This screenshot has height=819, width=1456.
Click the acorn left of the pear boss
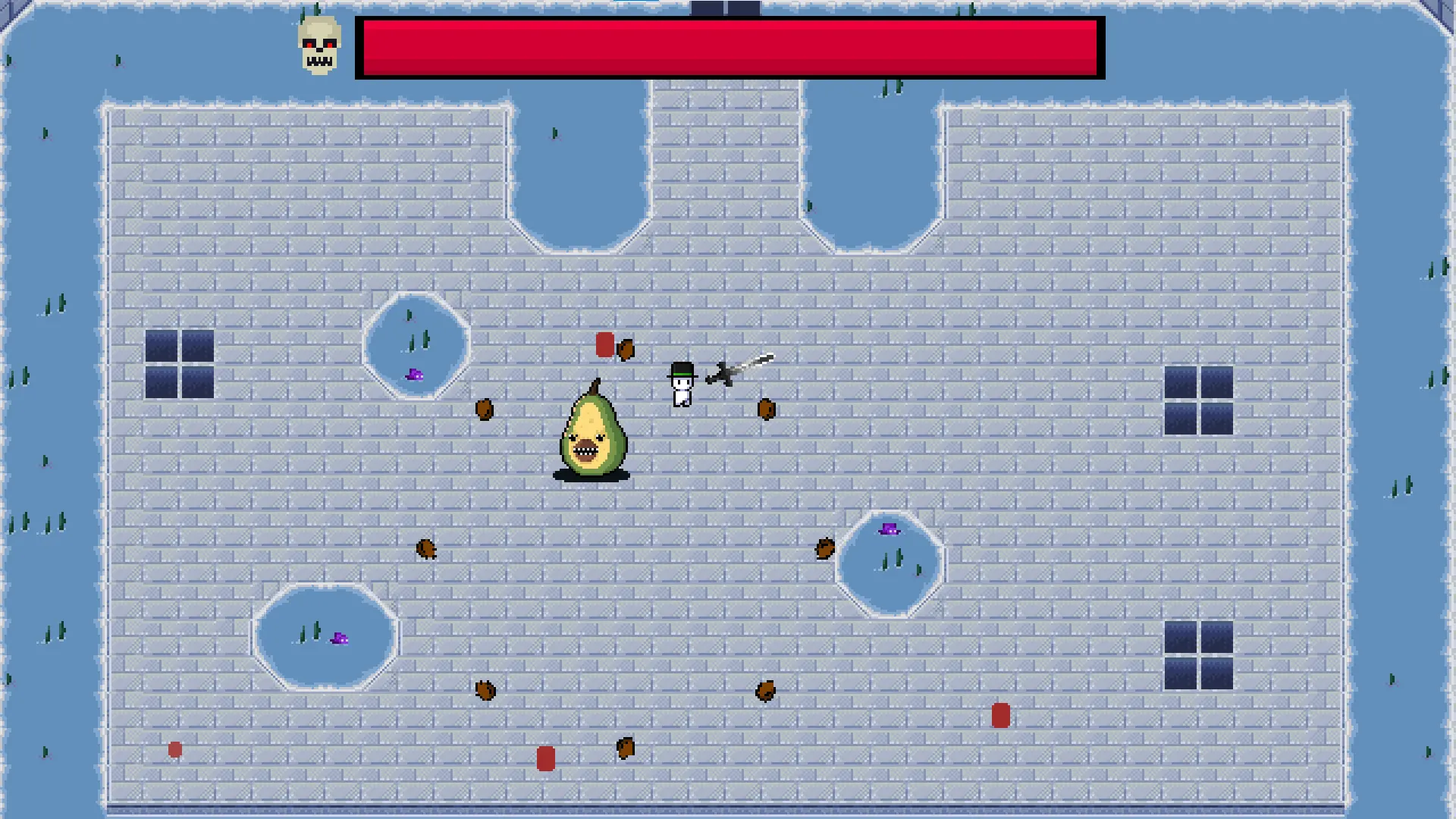point(486,409)
